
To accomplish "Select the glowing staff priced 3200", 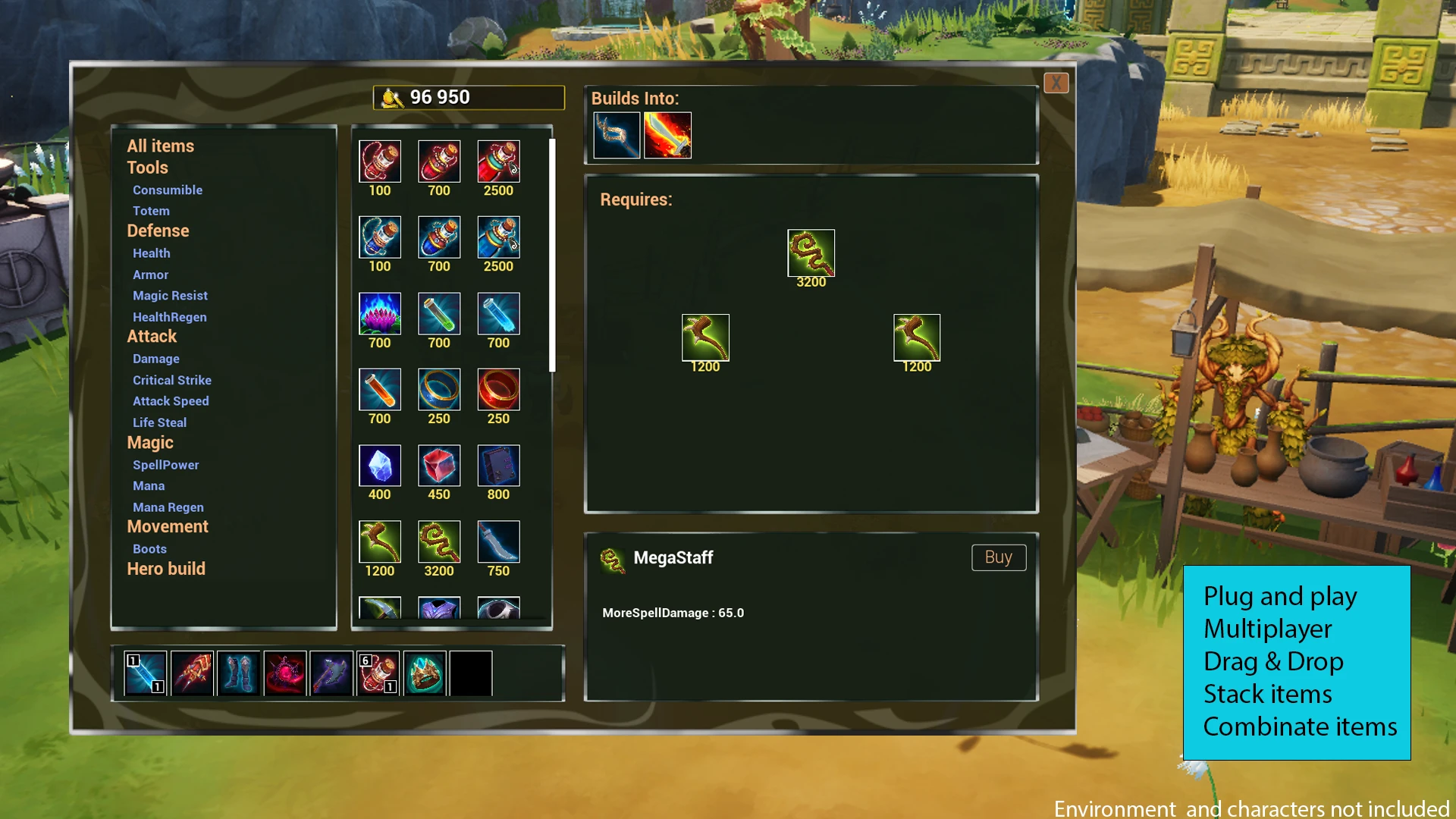I will (439, 541).
